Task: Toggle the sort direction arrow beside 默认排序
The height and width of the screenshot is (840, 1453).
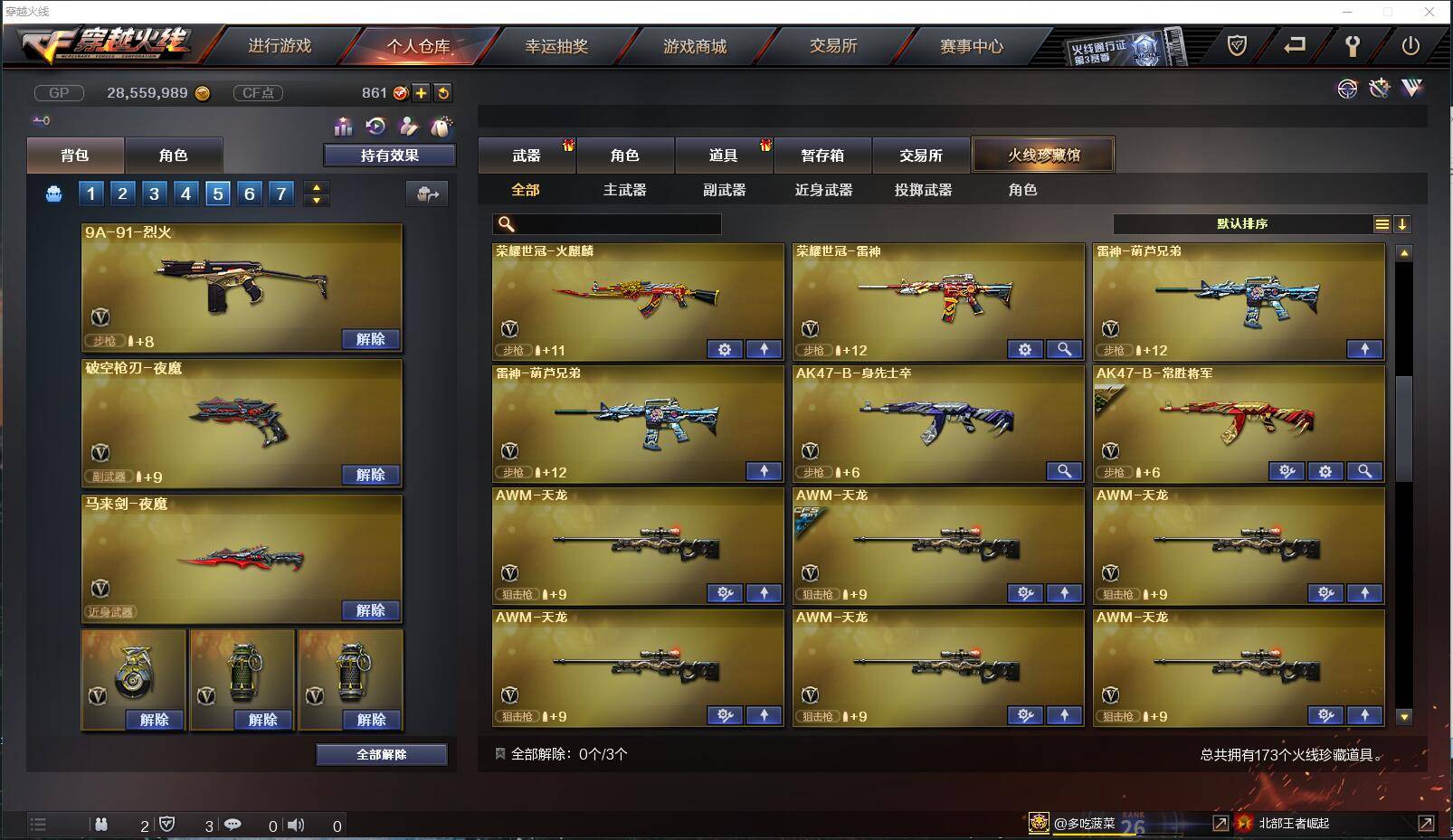Action: (1403, 223)
